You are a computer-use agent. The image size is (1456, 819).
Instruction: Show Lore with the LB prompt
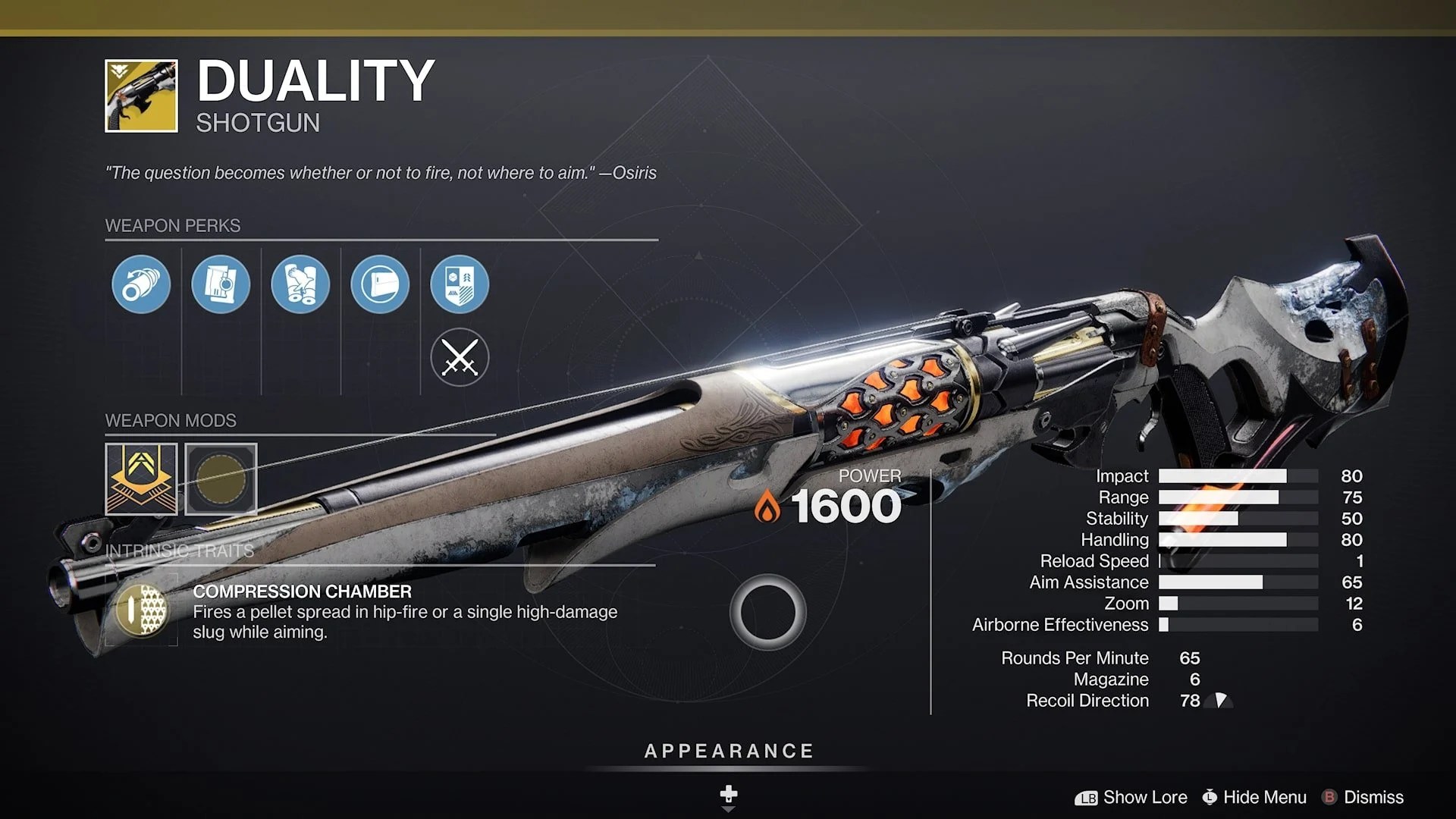pyautogui.click(x=1135, y=797)
